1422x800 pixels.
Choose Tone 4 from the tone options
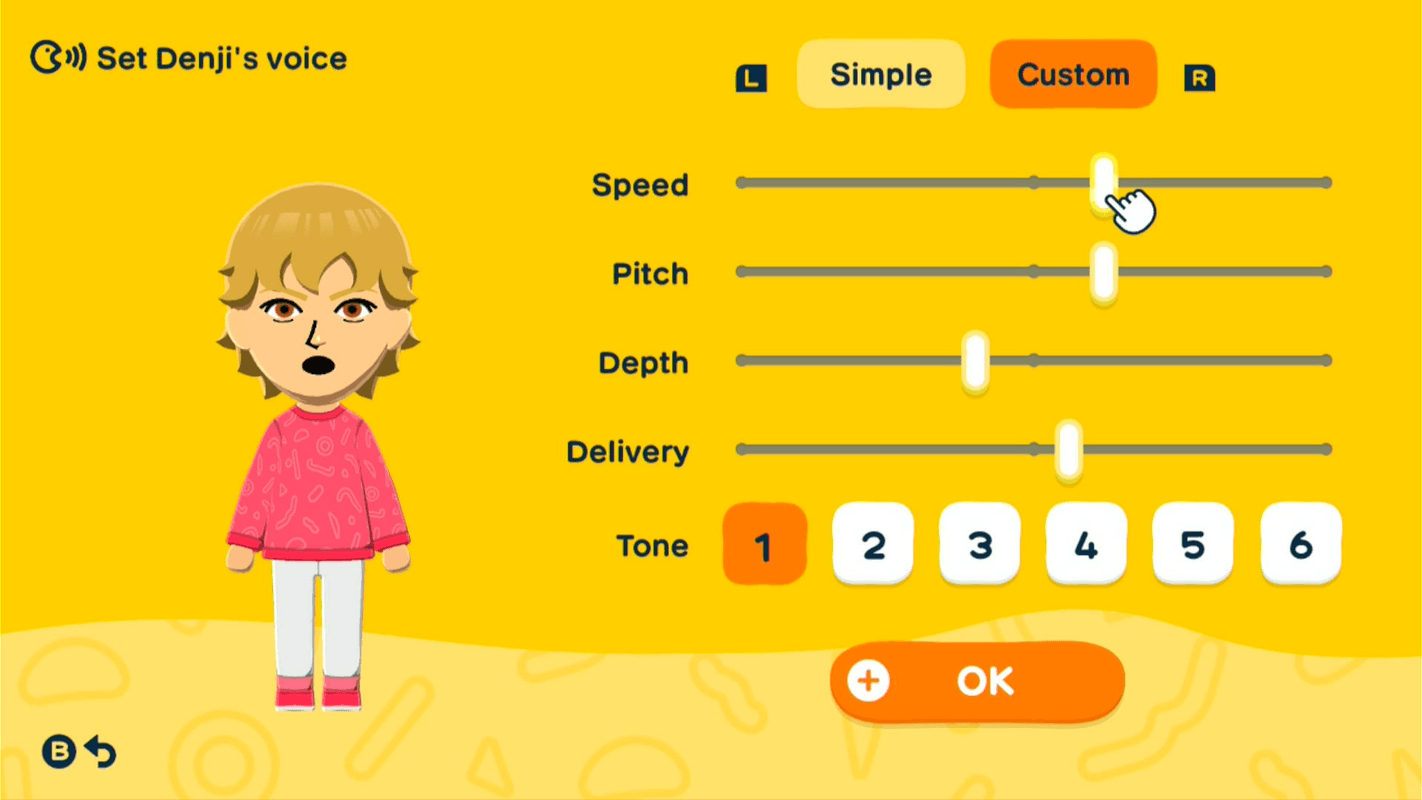(x=1086, y=545)
